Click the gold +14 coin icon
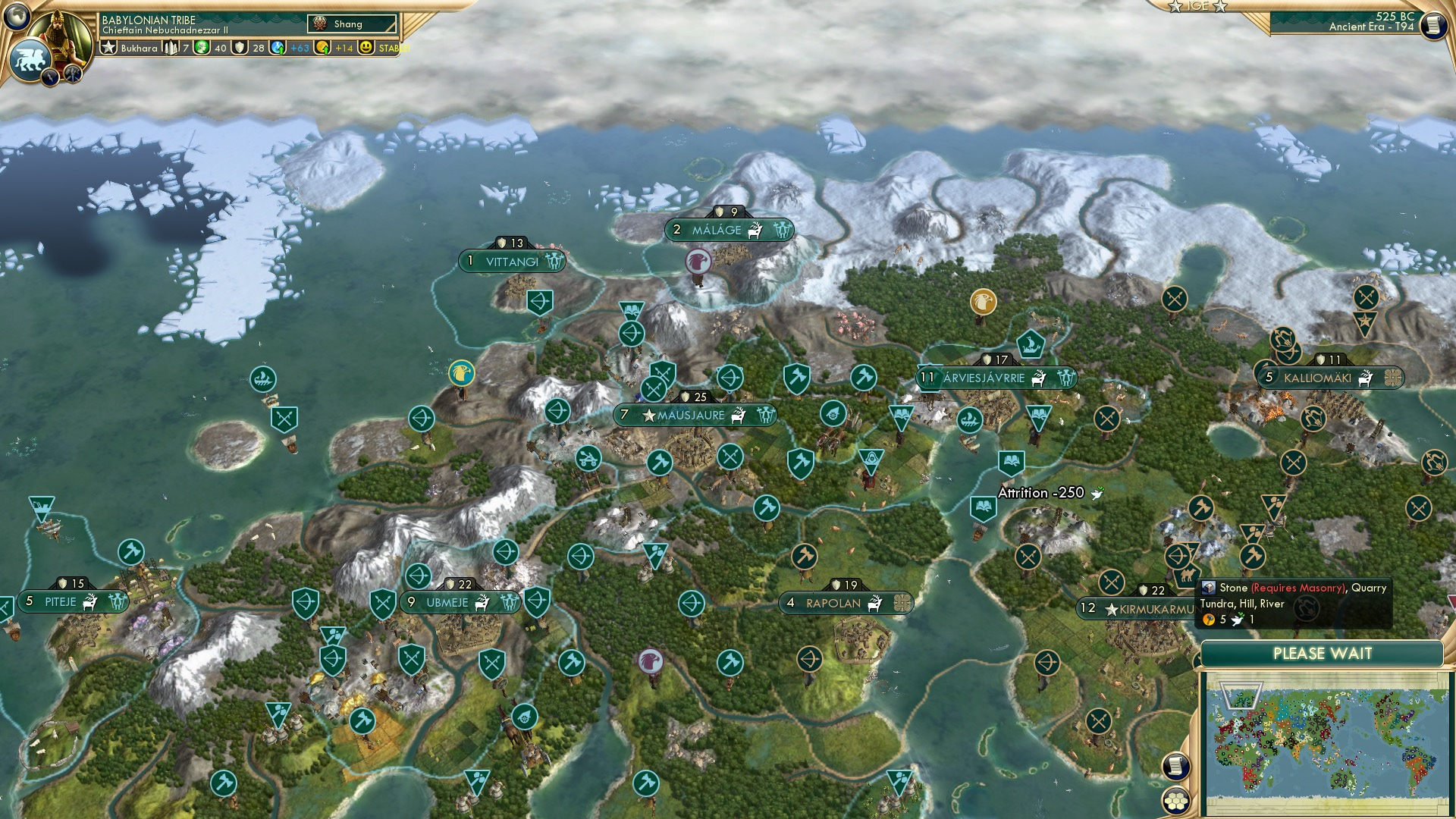The width and height of the screenshot is (1456, 819). (322, 48)
